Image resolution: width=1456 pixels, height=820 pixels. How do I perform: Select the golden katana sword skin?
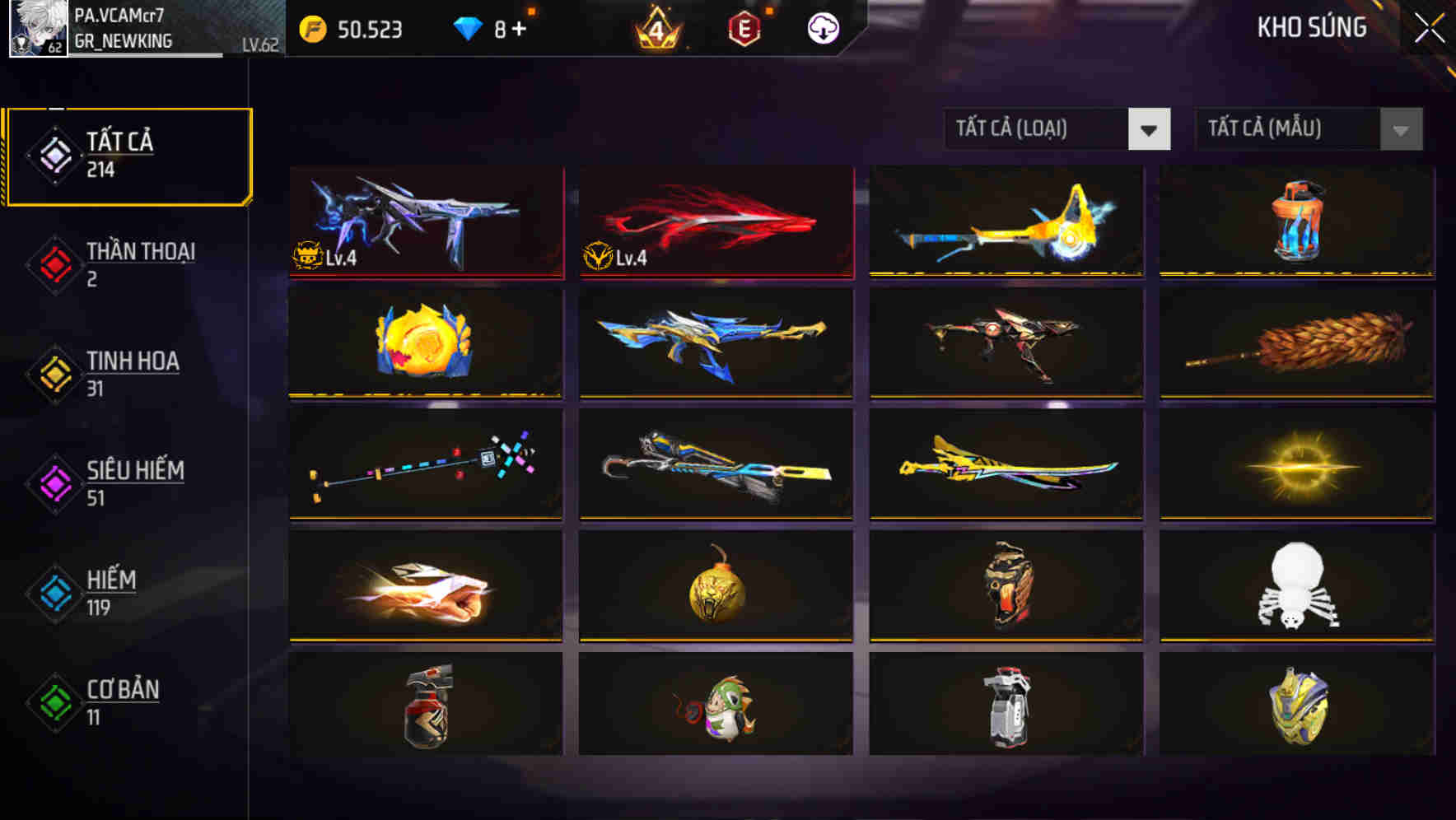click(1006, 465)
